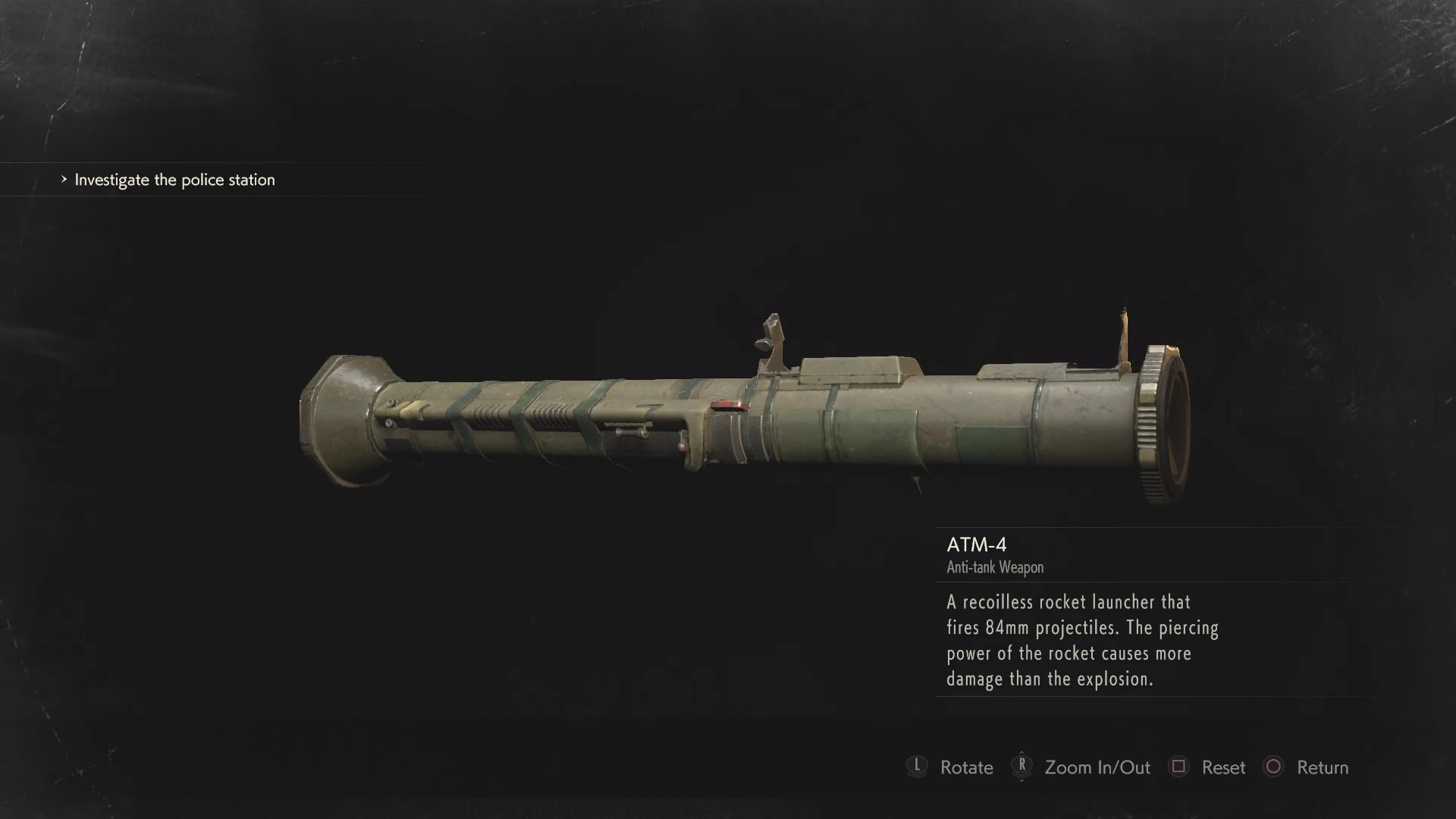
Task: Toggle the Zoom In/Out control
Action: click(x=1097, y=767)
